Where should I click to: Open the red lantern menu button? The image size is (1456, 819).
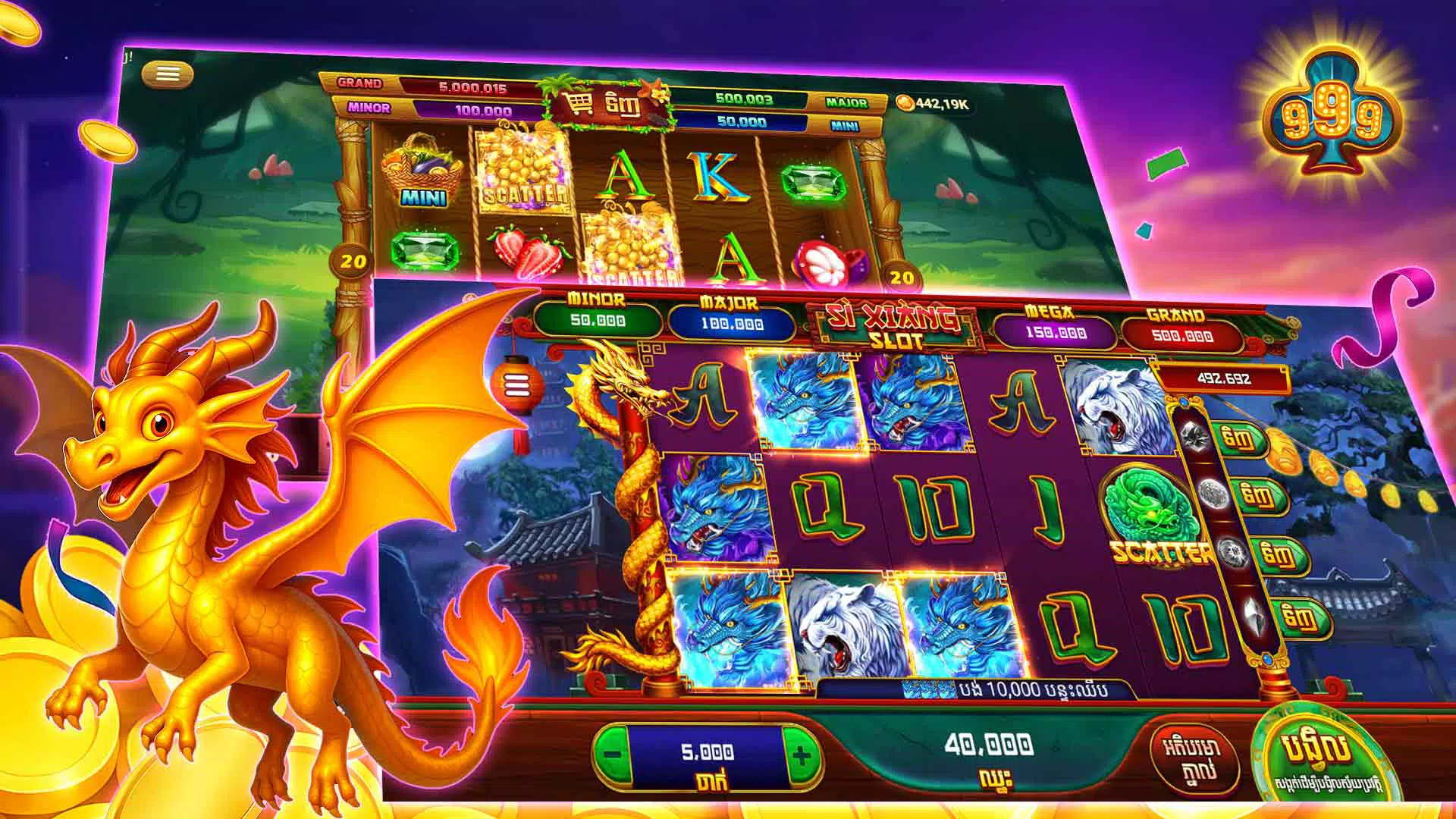pos(516,384)
